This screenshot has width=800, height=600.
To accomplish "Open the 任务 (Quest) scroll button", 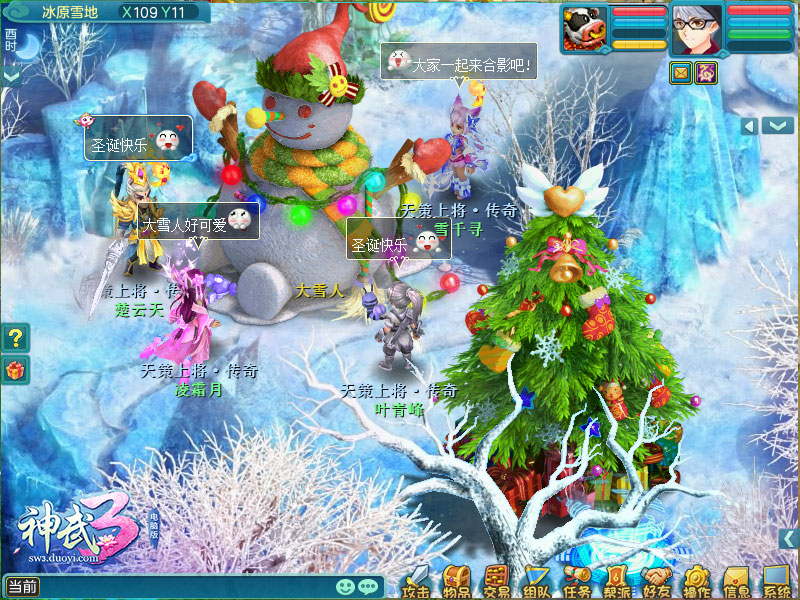I will tap(577, 580).
